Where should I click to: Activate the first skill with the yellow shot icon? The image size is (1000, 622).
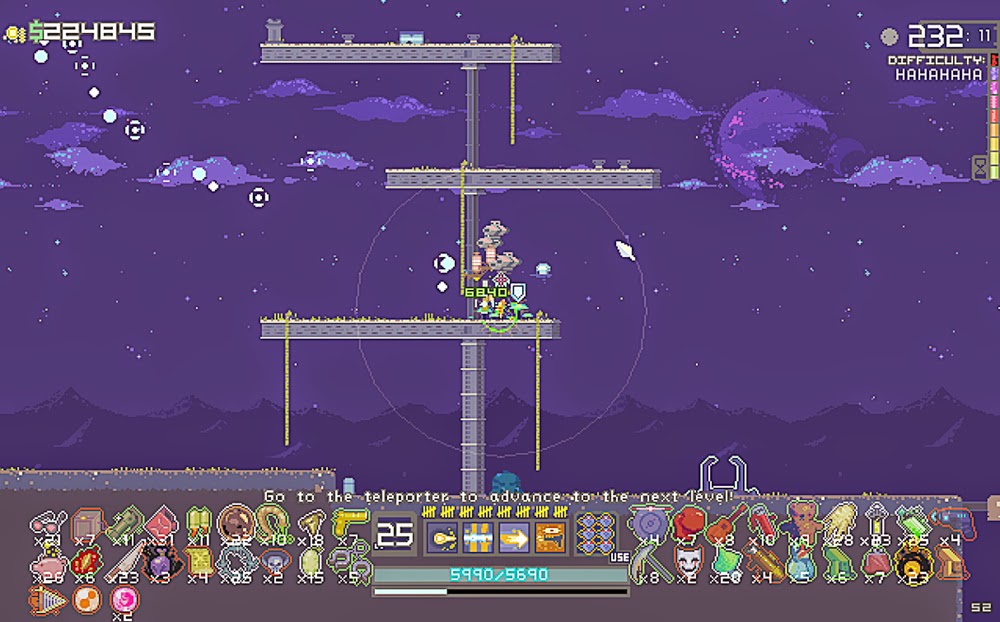click(x=443, y=536)
